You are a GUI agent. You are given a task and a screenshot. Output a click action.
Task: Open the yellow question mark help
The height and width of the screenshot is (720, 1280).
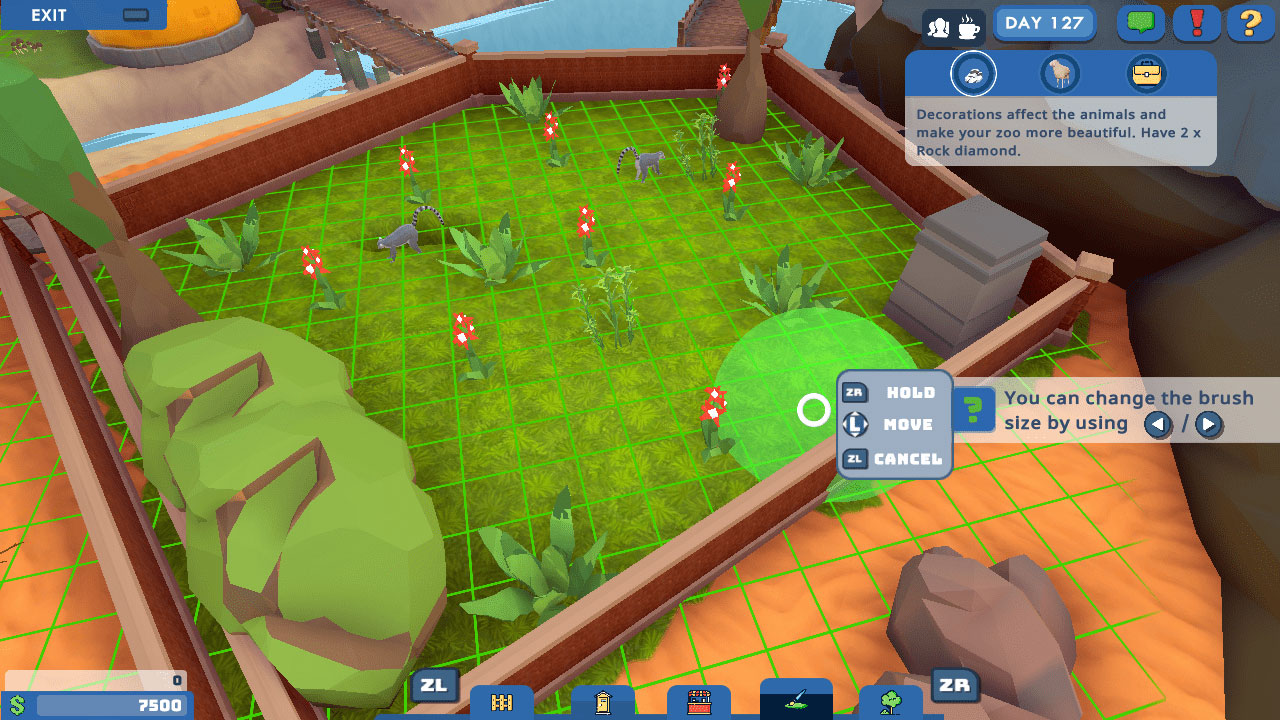click(x=1250, y=23)
